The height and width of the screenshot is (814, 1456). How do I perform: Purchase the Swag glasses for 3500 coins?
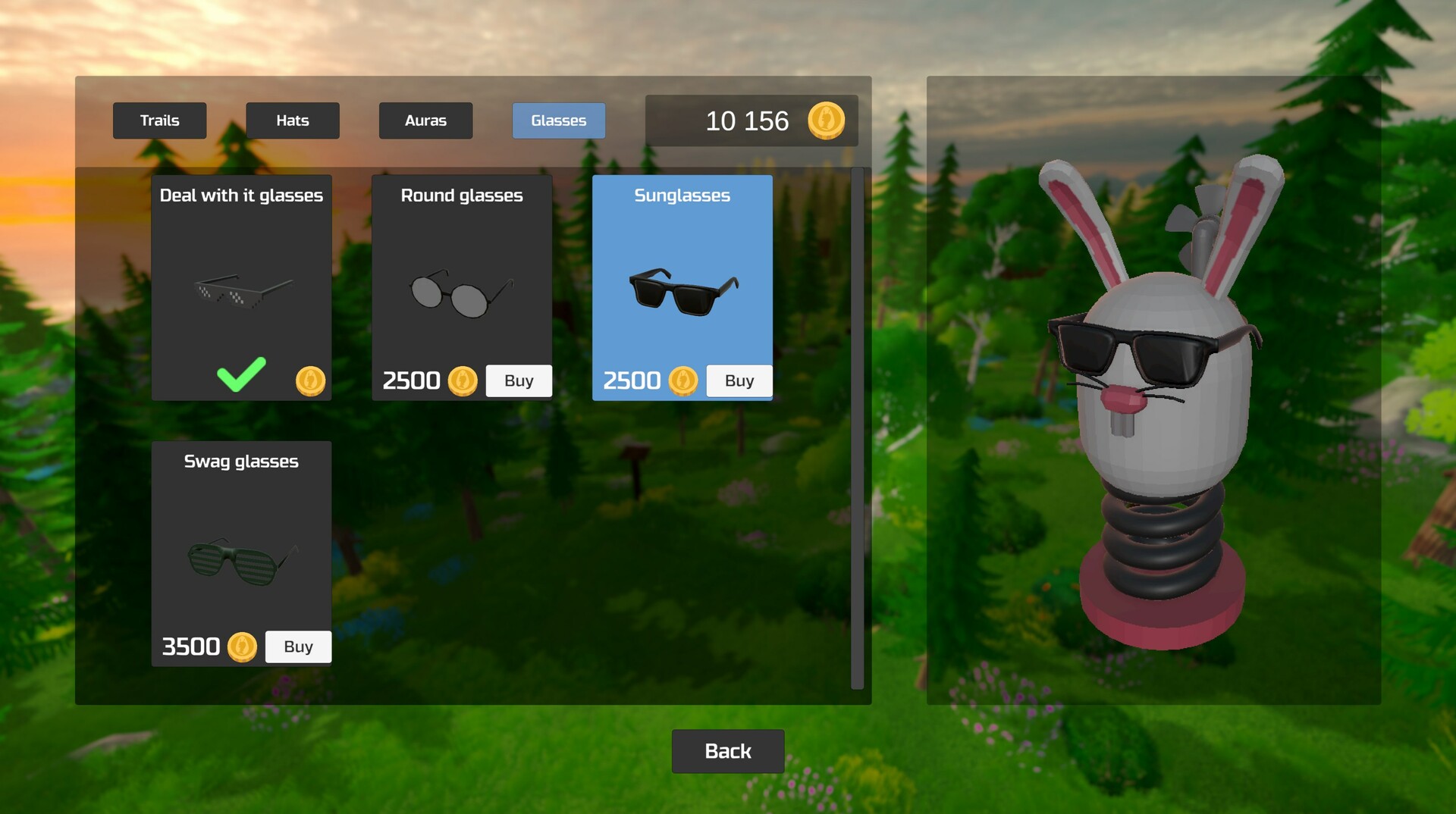point(297,647)
